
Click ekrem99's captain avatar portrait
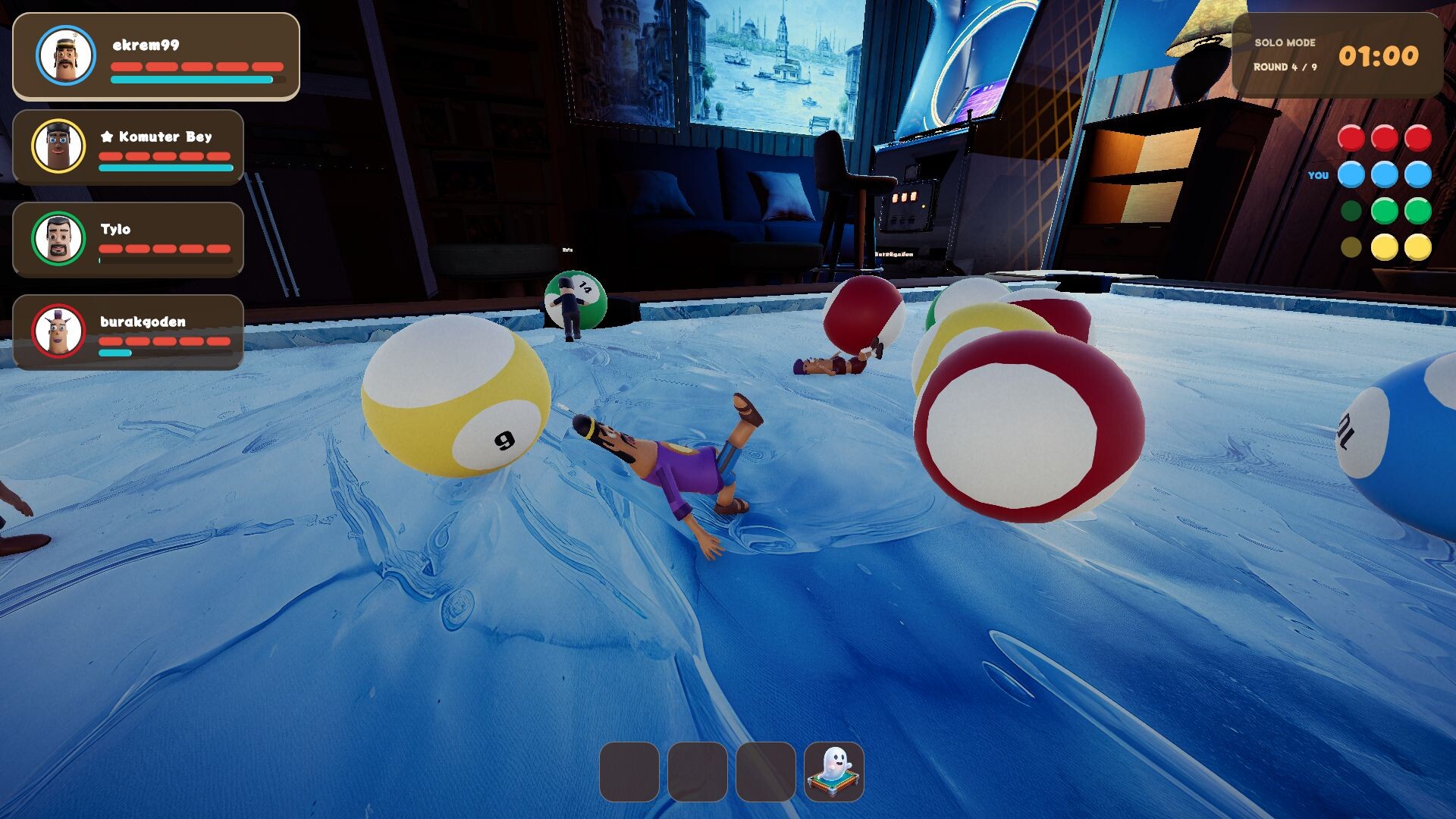click(x=64, y=56)
